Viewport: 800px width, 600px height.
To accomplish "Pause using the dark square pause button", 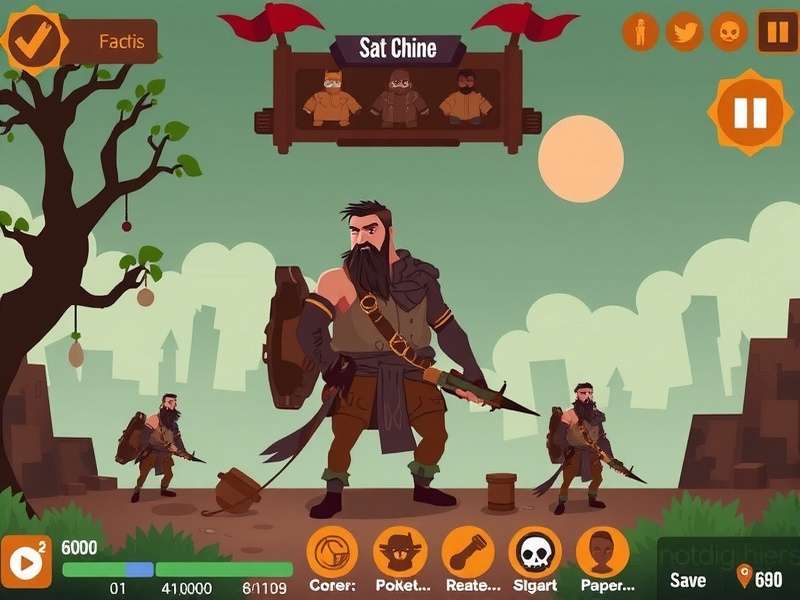I will point(777,32).
